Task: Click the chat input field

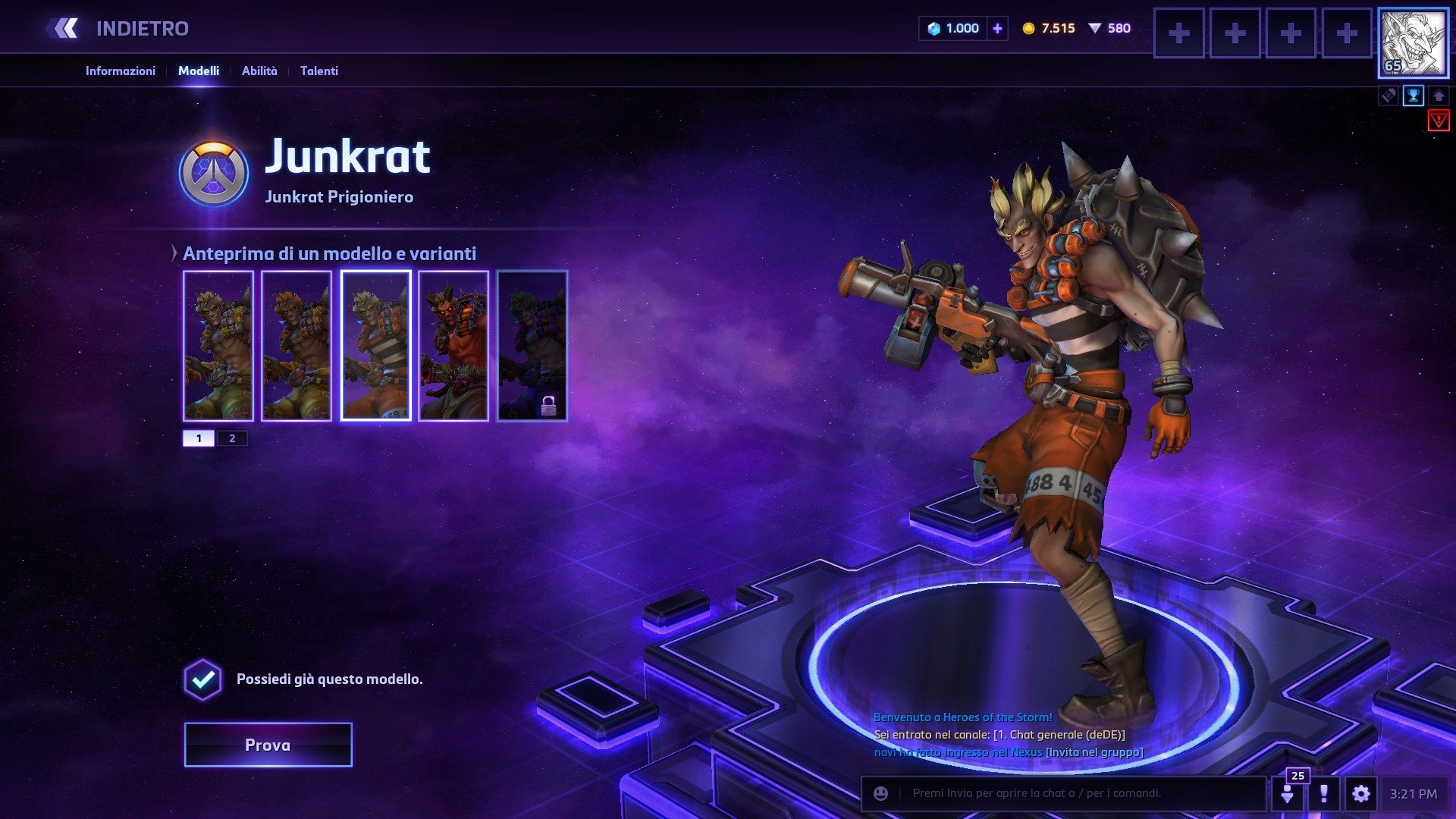Action: 1077,793
